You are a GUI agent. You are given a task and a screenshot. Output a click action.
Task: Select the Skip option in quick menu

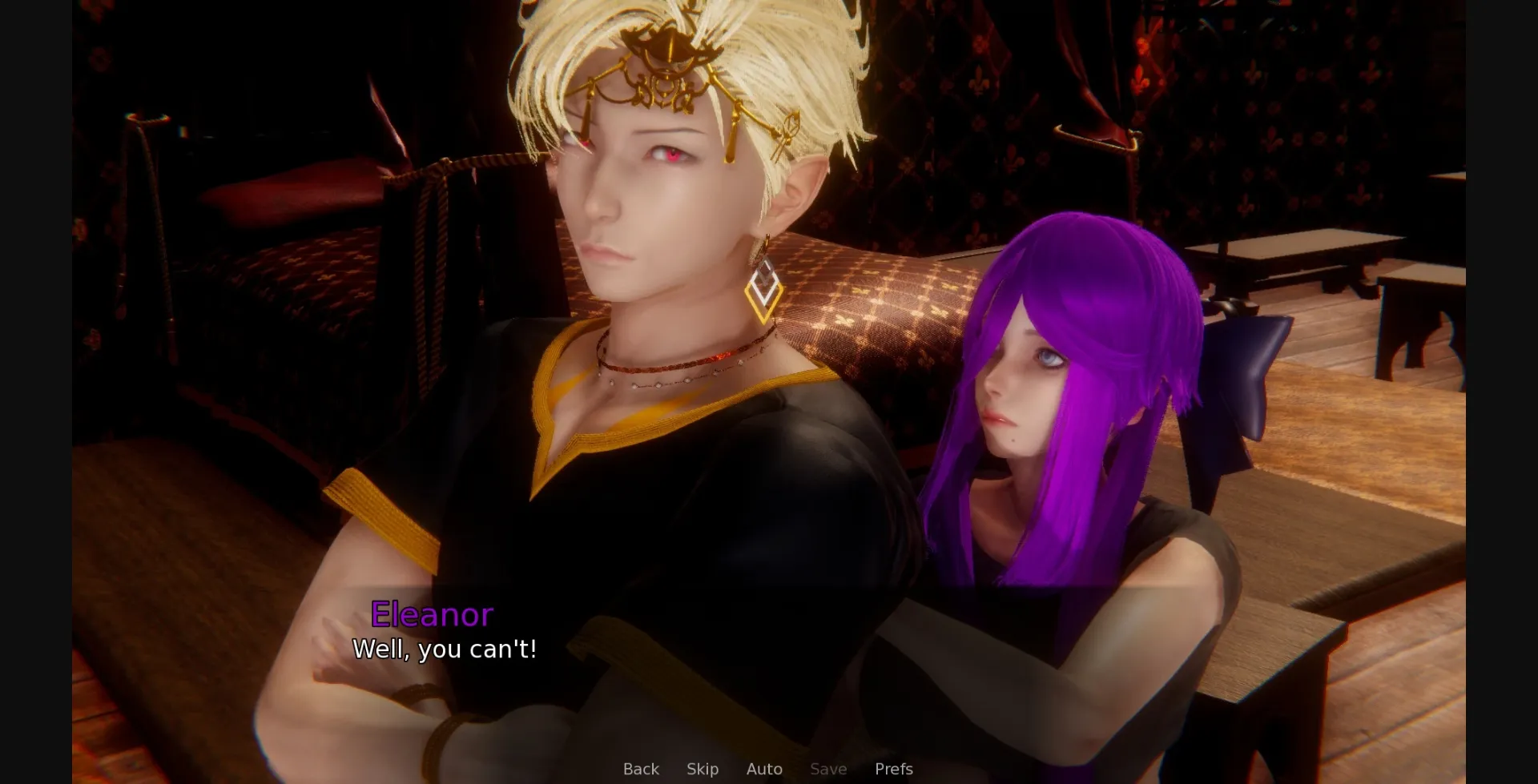click(x=702, y=769)
